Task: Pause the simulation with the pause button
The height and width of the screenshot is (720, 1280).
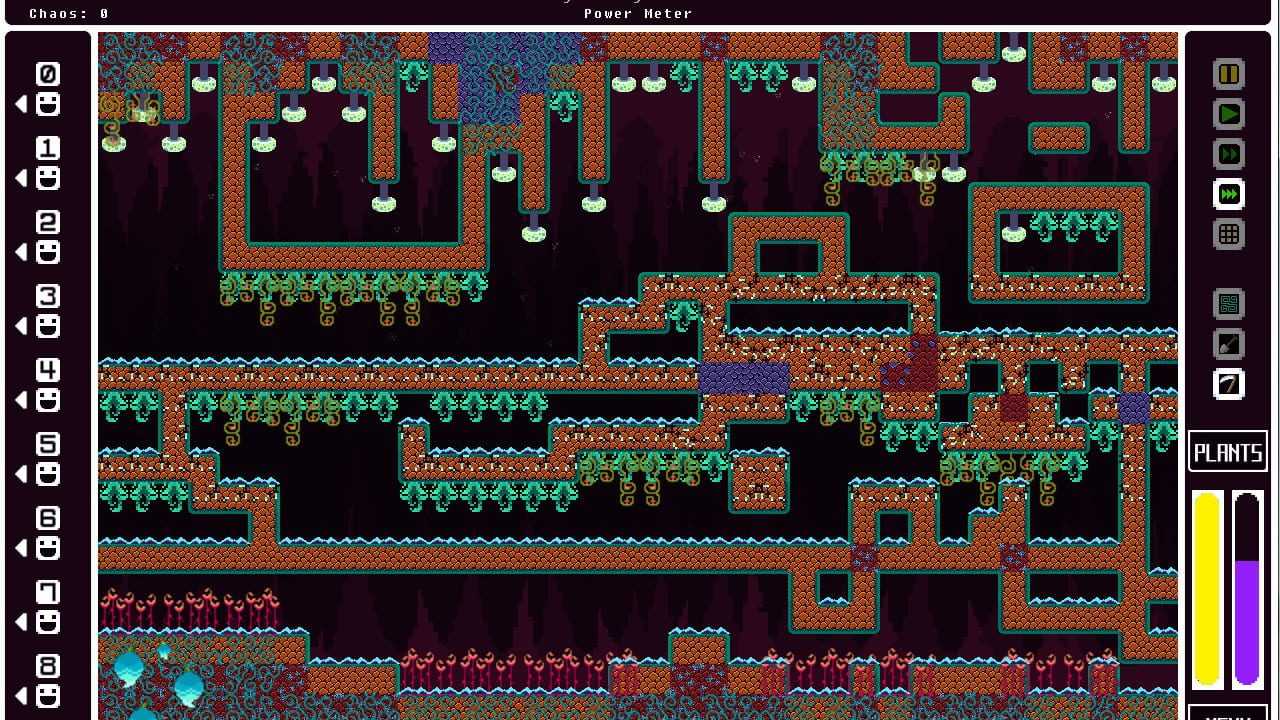Action: (1229, 75)
